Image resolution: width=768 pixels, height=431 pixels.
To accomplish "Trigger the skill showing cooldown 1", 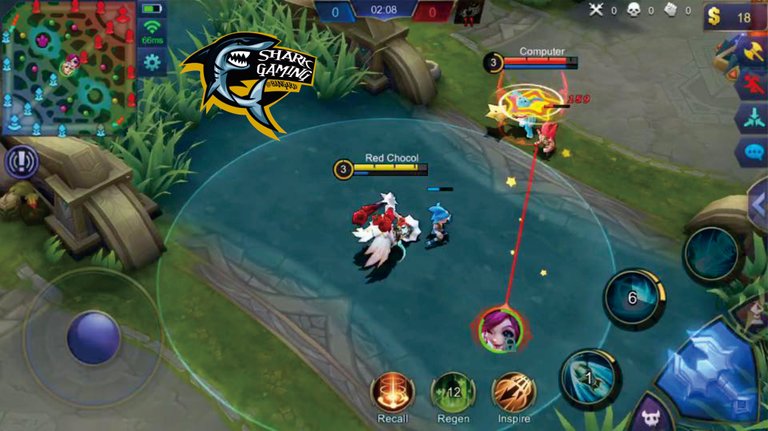I will (590, 378).
